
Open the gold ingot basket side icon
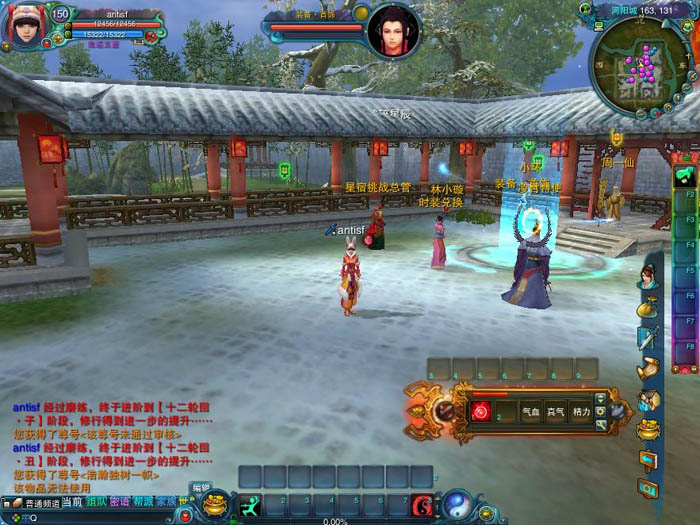(x=646, y=429)
